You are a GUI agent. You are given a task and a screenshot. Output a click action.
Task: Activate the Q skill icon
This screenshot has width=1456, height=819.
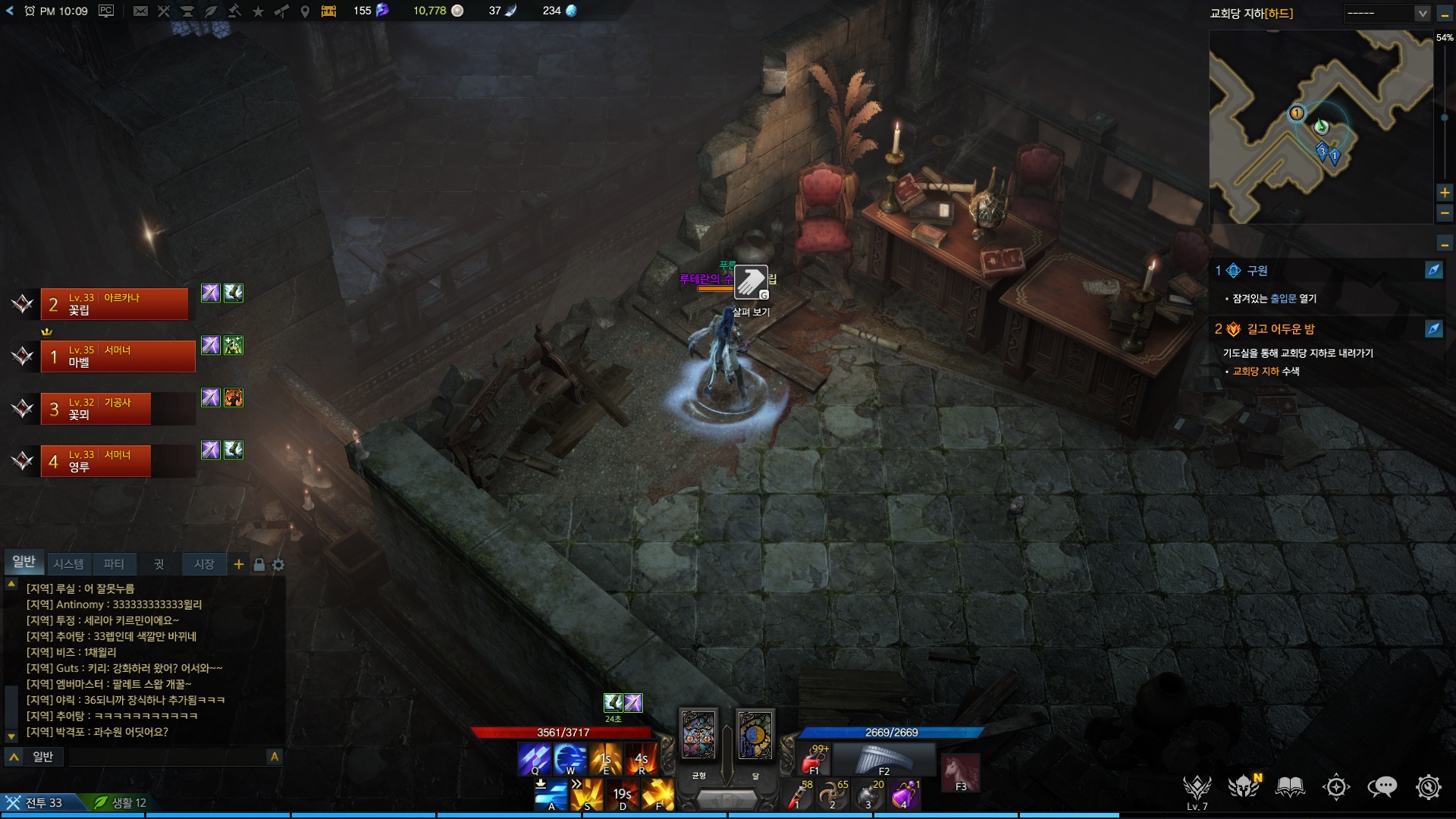click(x=534, y=758)
